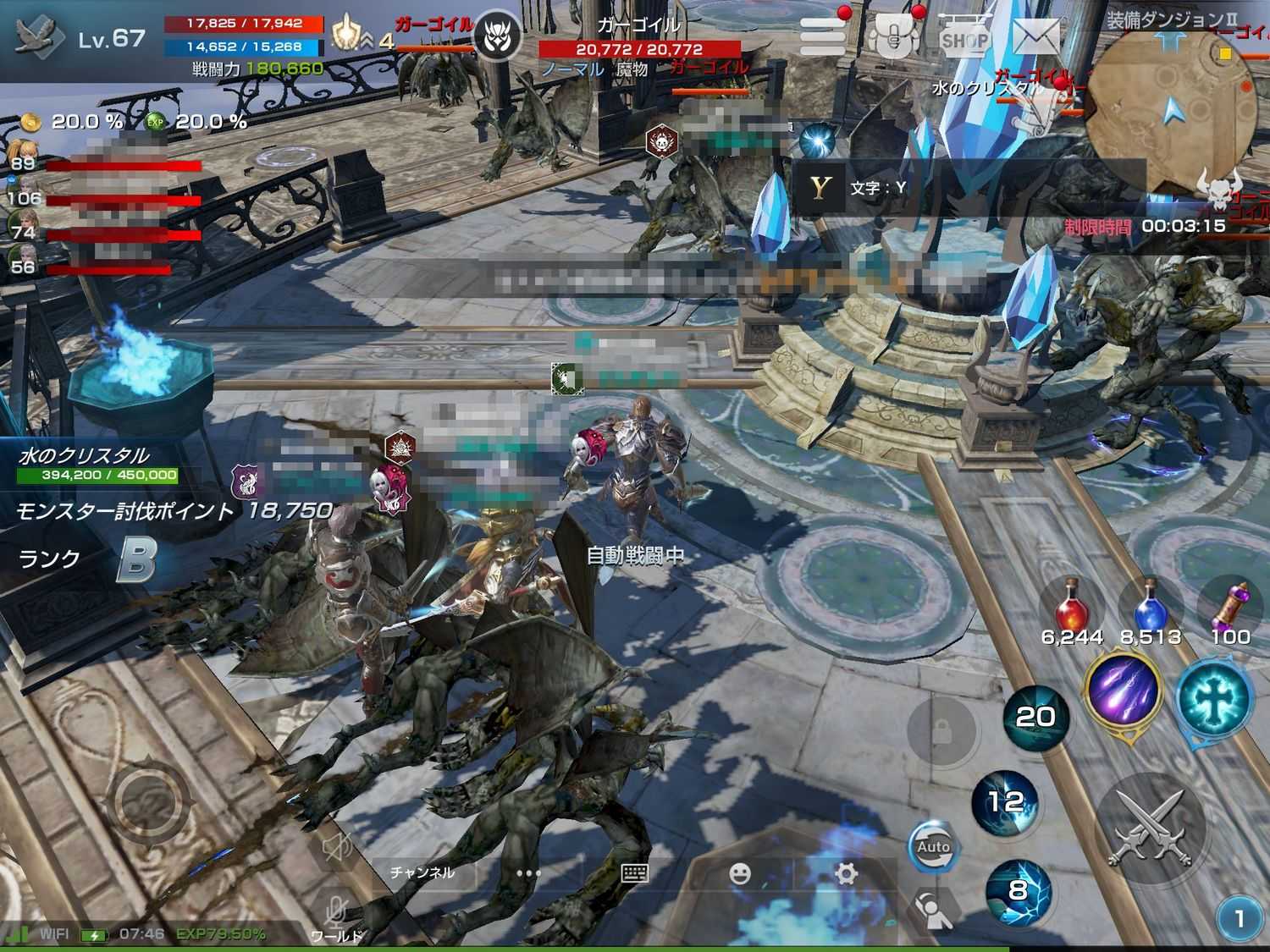Open the SHOP
This screenshot has width=1270, height=952.
tap(964, 39)
